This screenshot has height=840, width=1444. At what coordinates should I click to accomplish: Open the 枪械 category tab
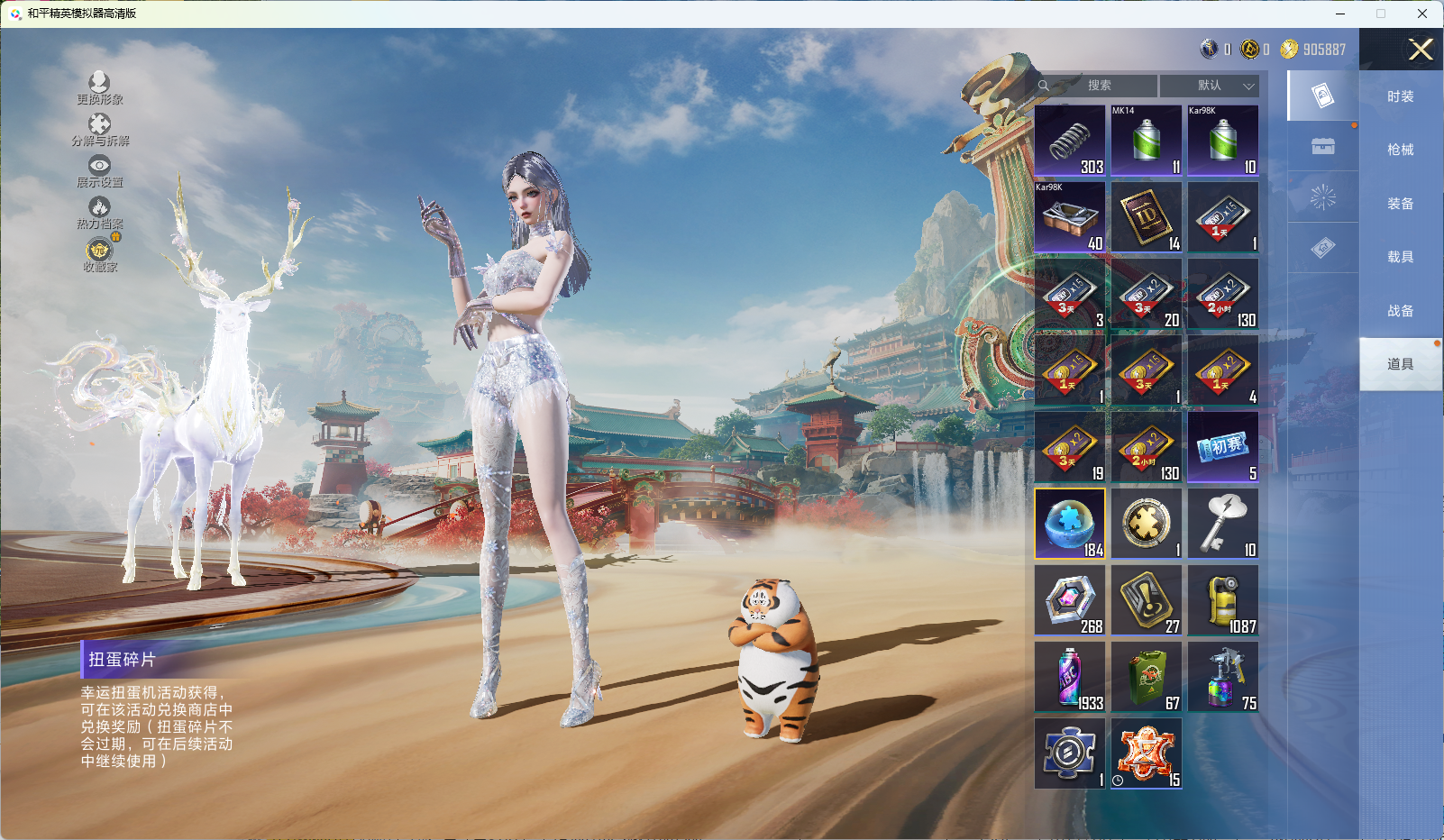tap(1400, 150)
